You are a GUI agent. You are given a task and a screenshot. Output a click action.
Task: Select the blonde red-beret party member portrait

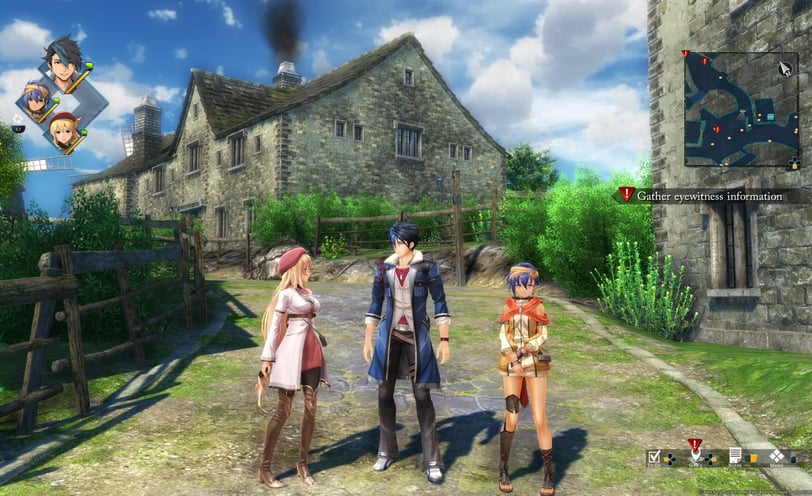pos(65,130)
